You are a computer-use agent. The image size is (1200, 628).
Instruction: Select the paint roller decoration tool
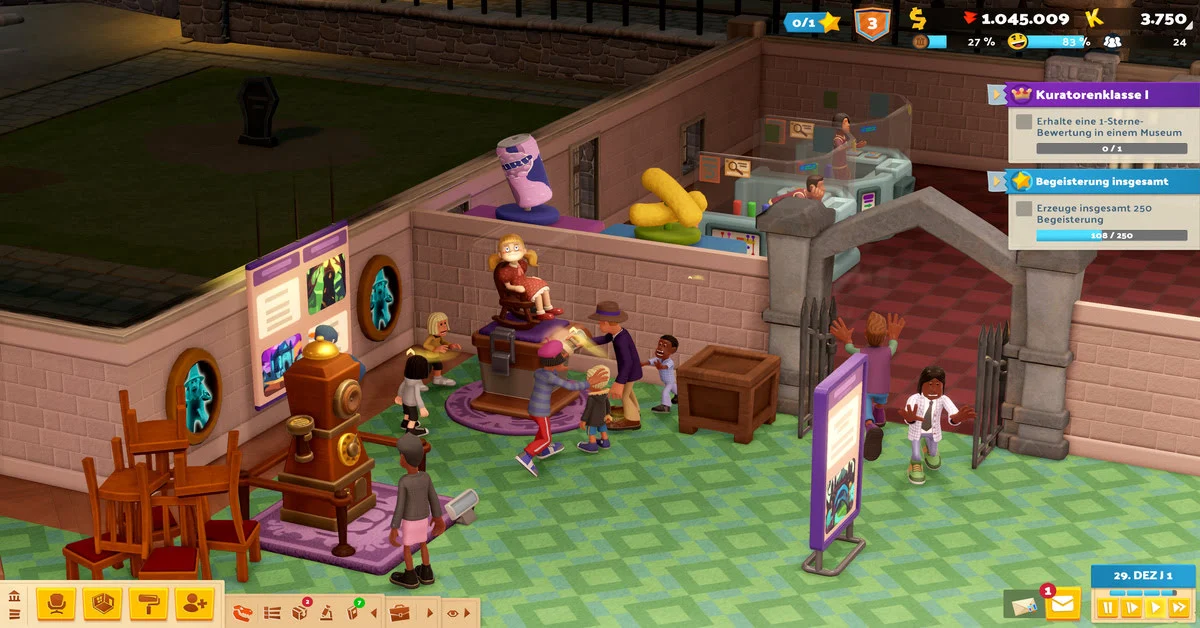click(148, 603)
